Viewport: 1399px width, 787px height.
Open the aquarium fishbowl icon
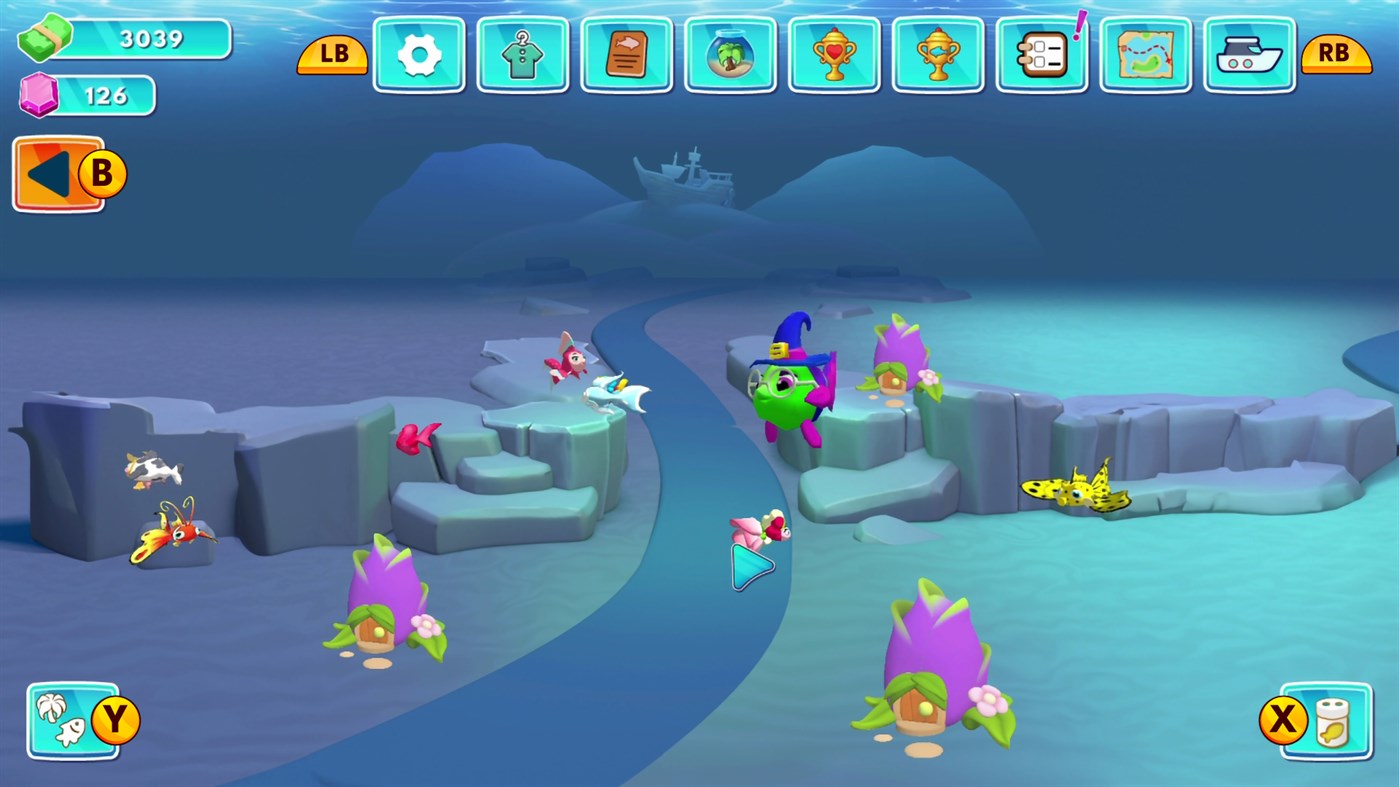(730, 55)
